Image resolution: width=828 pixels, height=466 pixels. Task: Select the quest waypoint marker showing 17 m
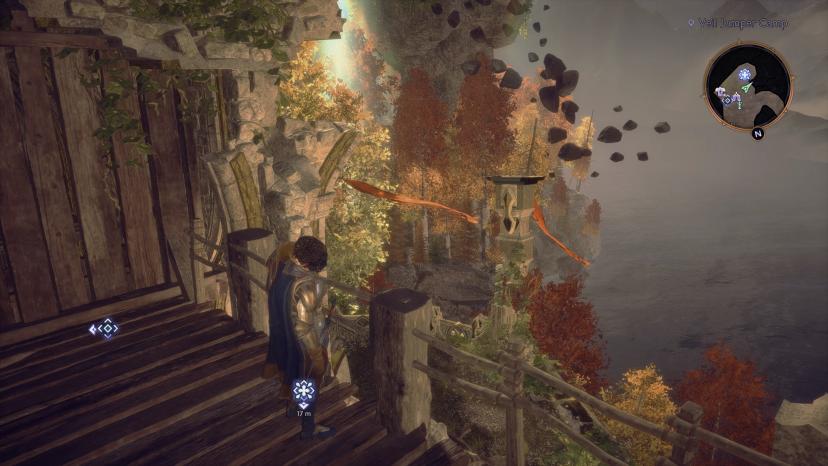tap(304, 391)
